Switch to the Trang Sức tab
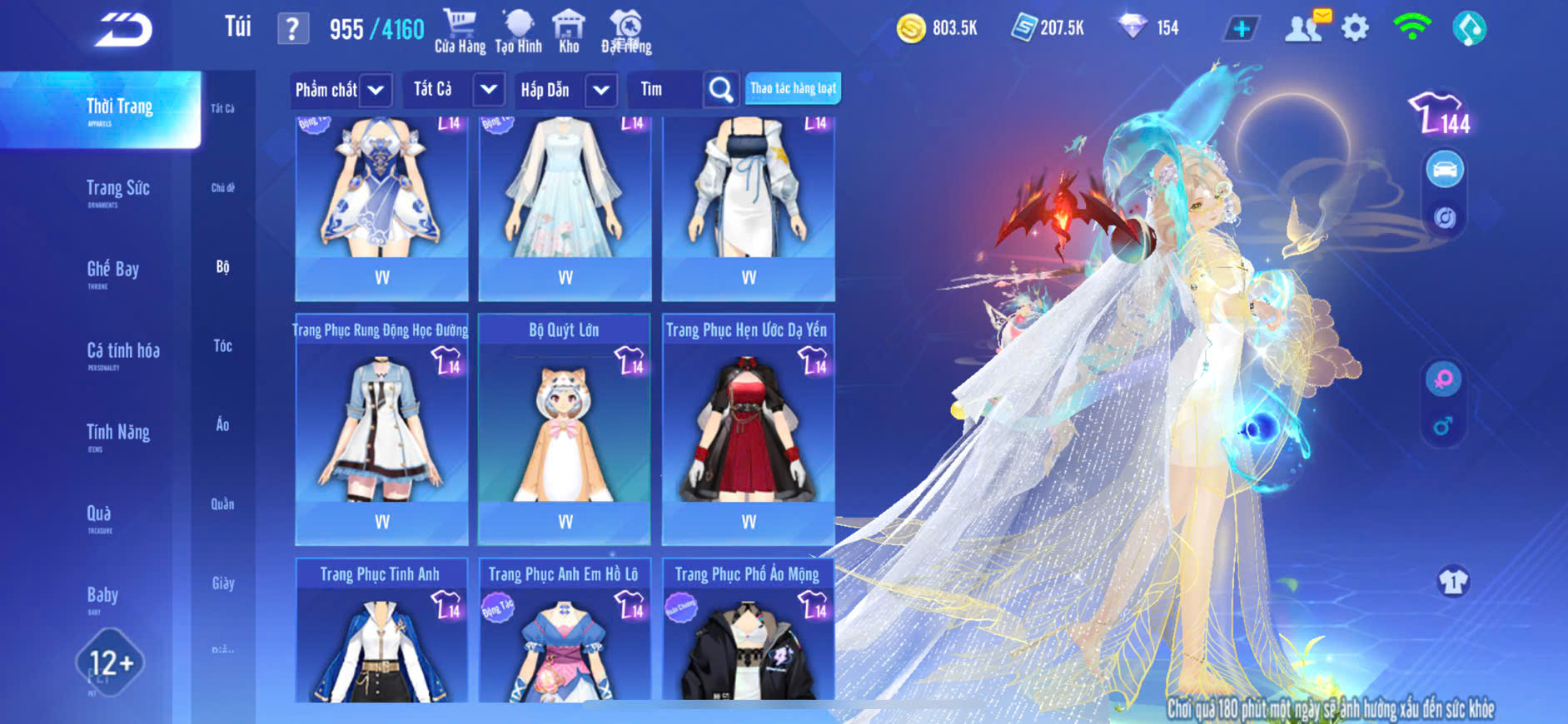This screenshot has width=1568, height=724. pyautogui.click(x=117, y=189)
